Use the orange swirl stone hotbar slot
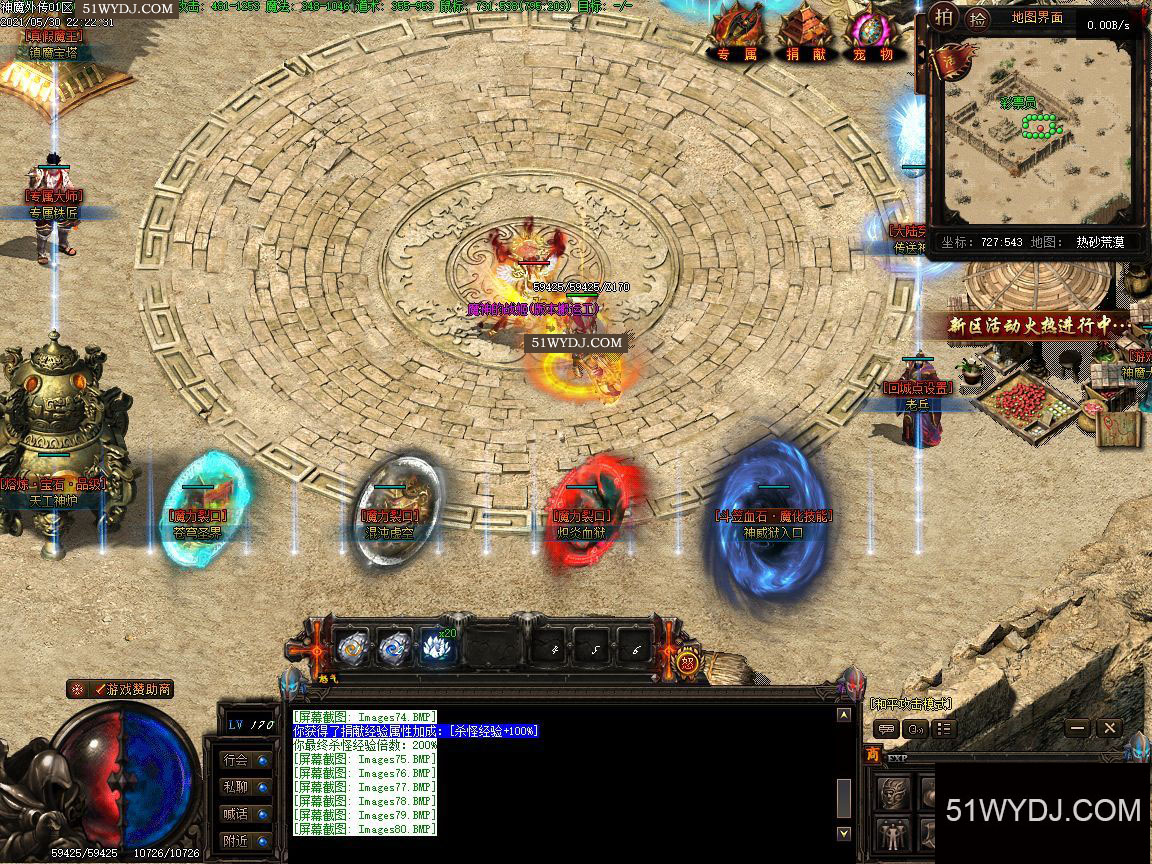 pyautogui.click(x=352, y=648)
